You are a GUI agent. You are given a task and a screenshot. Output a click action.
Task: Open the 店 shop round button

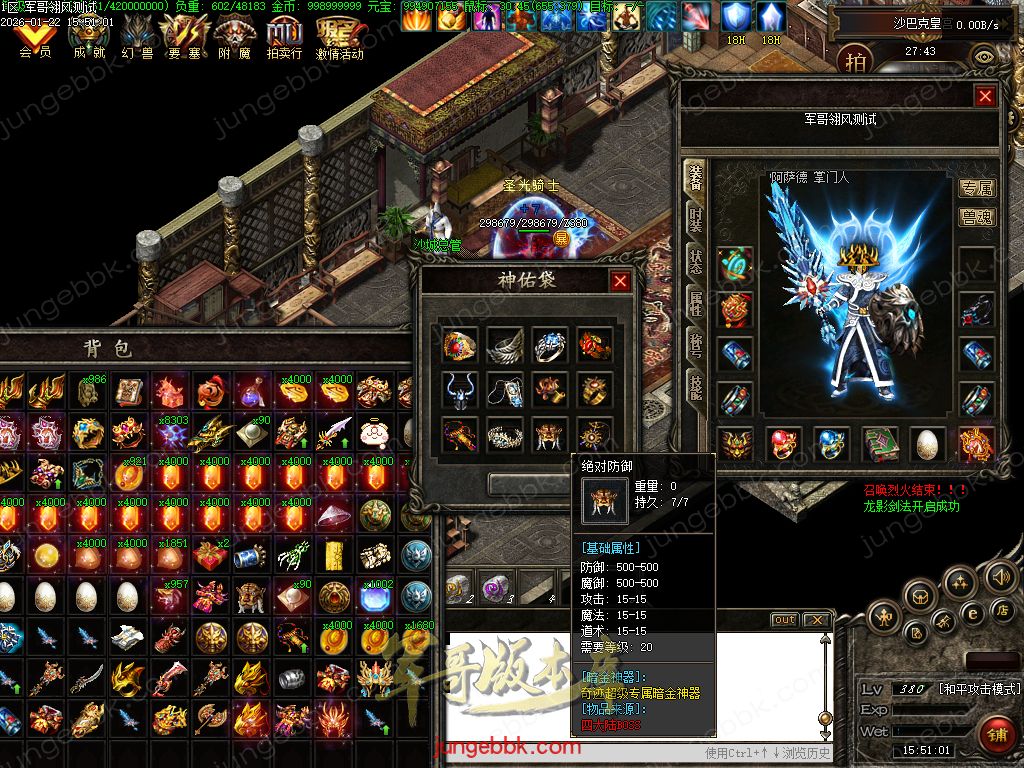point(1000,609)
